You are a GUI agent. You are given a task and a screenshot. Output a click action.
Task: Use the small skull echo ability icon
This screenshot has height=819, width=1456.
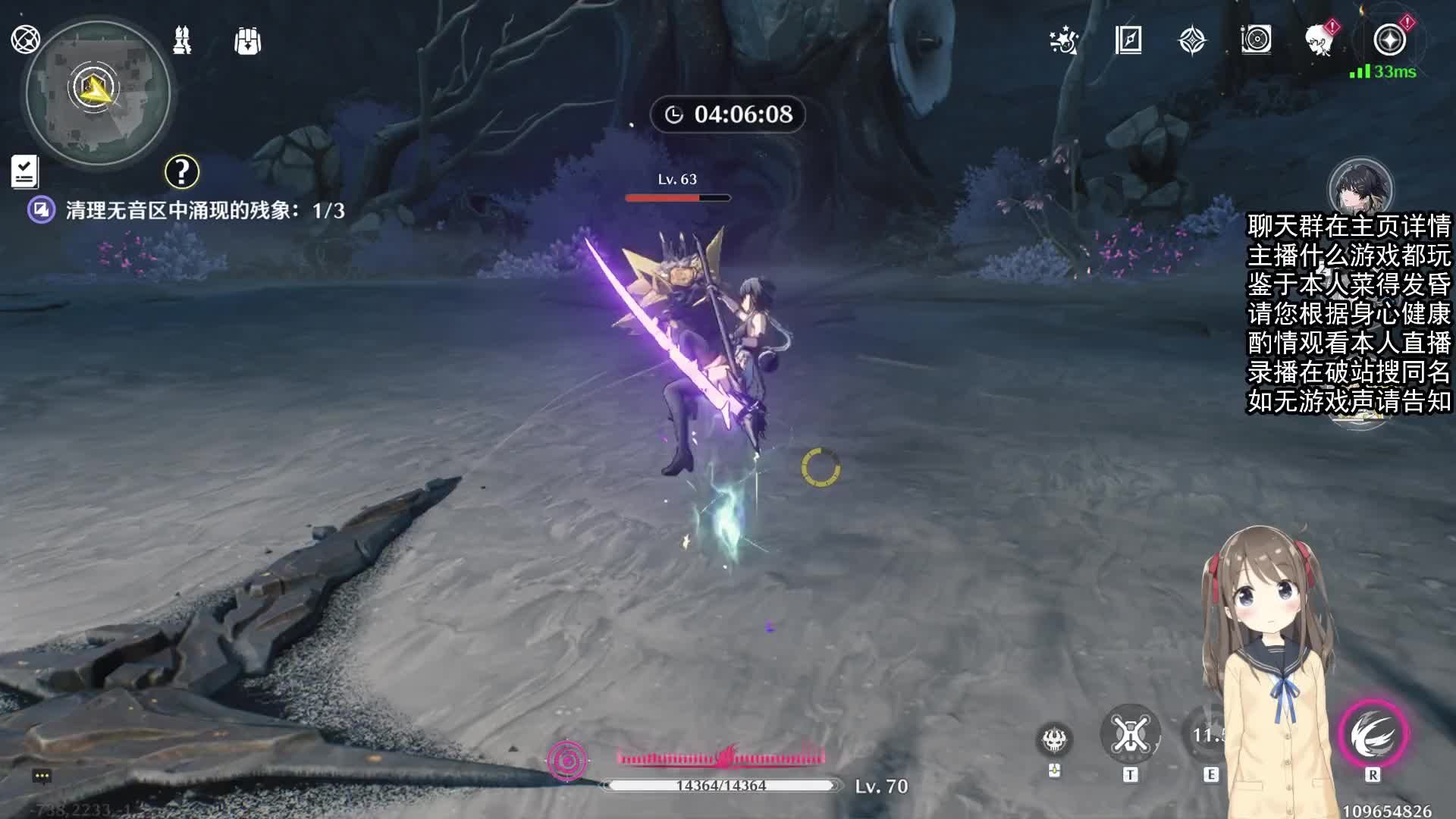pyautogui.click(x=1054, y=739)
